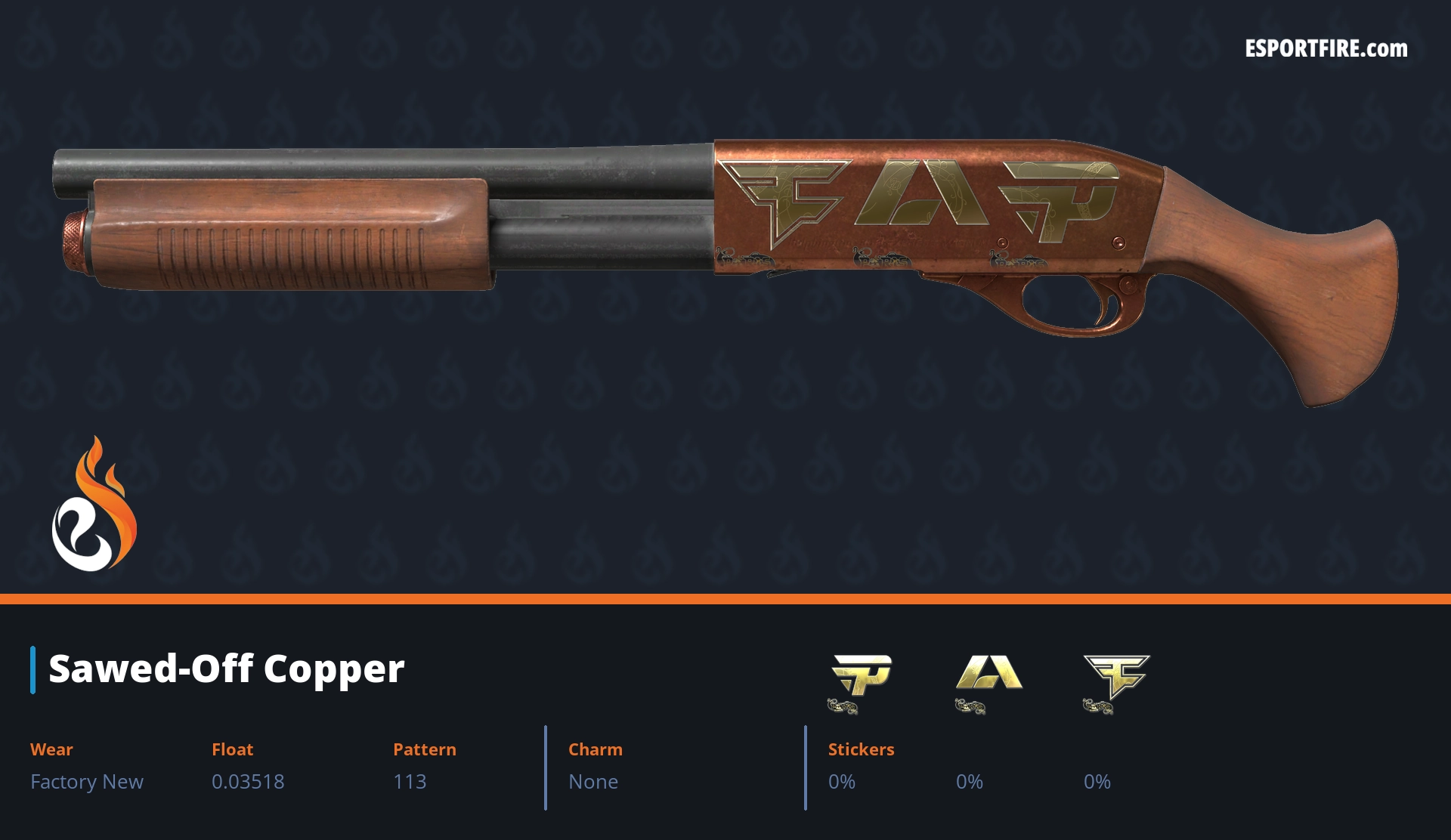Click the Esportfire flame logo
This screenshot has height=840, width=1451.
point(94,506)
